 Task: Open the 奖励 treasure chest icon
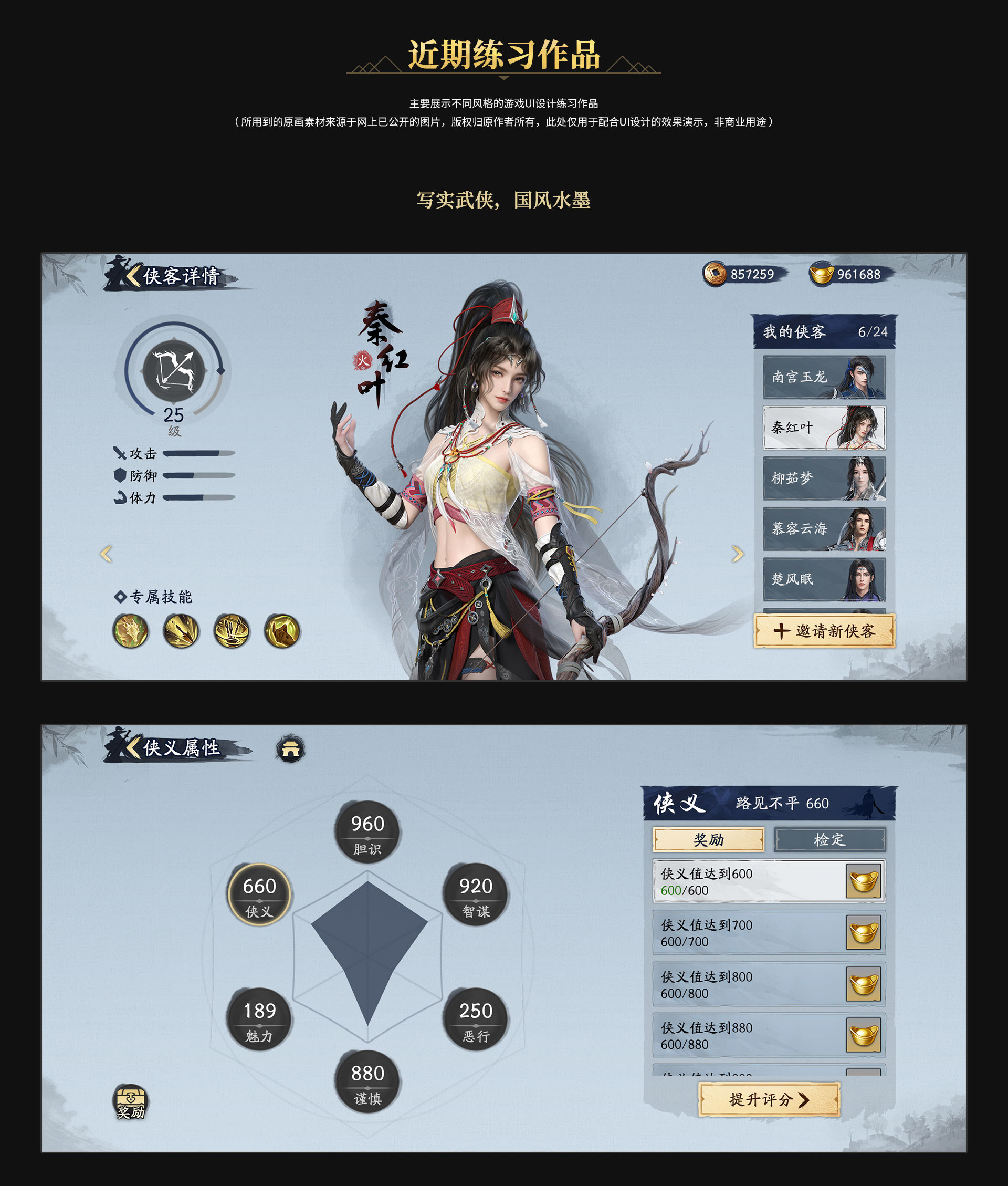coord(131,1101)
